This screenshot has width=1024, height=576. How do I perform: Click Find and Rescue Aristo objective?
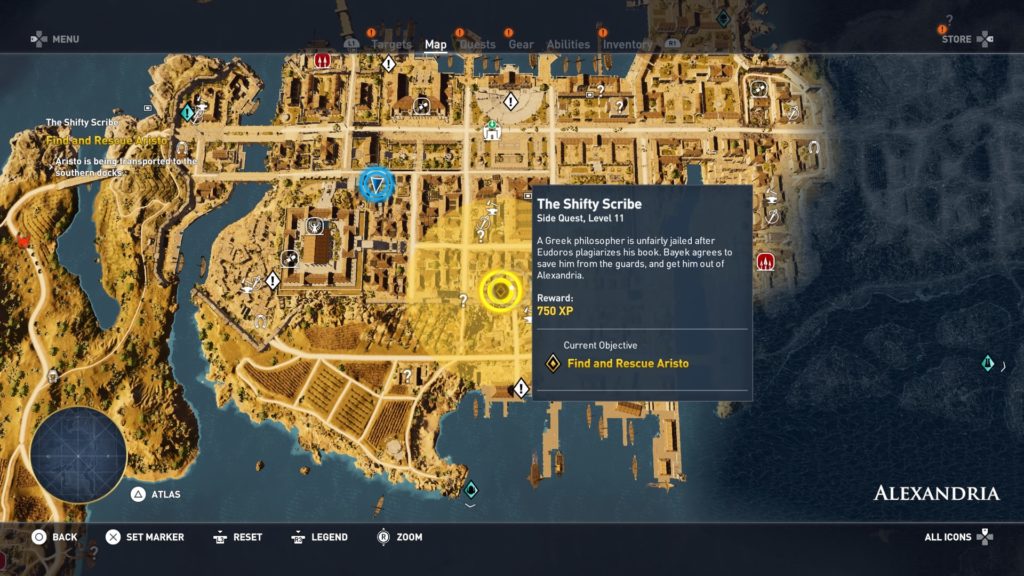627,363
